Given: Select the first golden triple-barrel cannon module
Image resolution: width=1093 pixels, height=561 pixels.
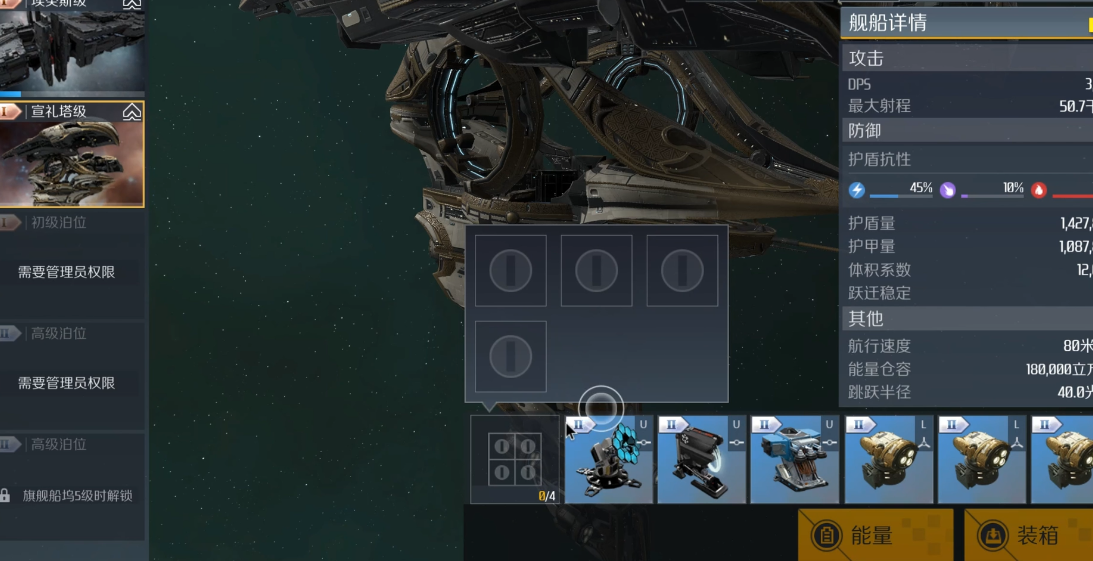Looking at the screenshot, I should 887,460.
